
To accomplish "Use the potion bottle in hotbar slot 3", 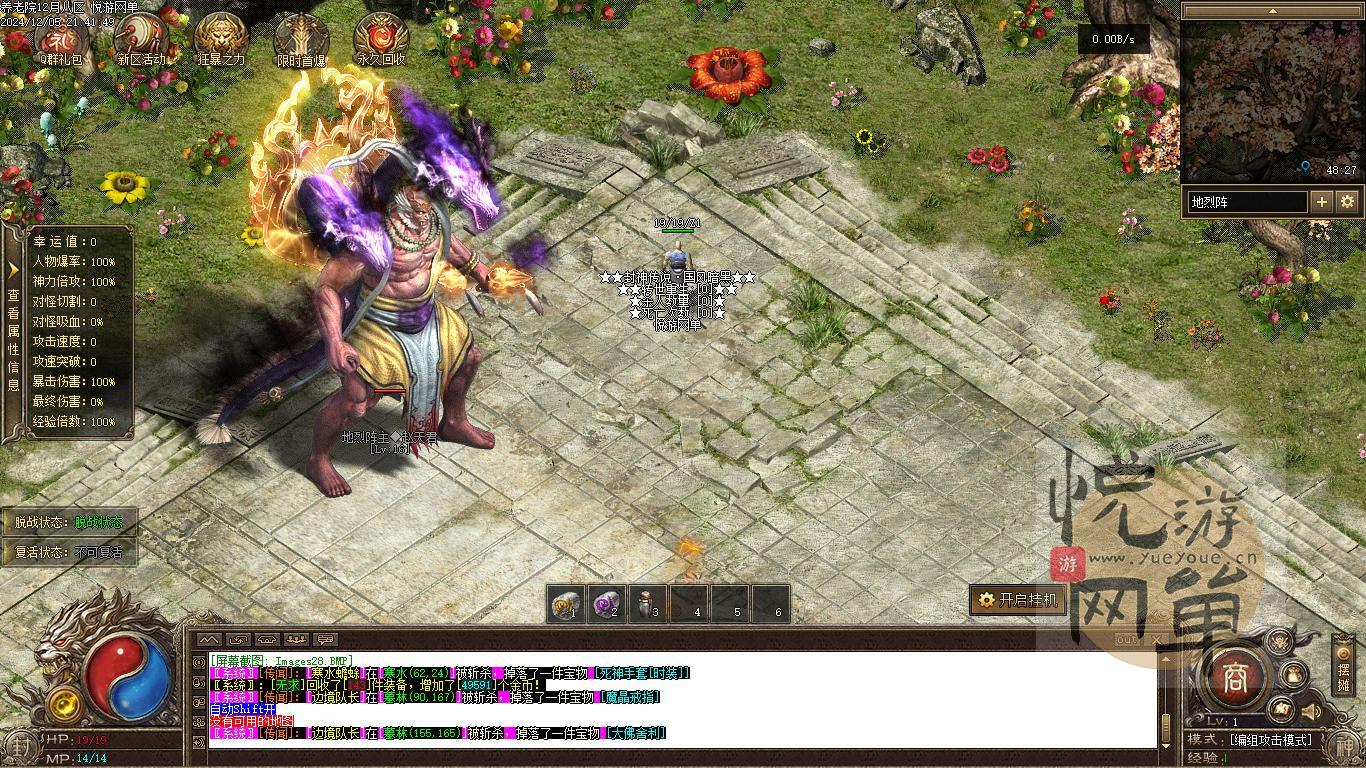I will coord(648,604).
